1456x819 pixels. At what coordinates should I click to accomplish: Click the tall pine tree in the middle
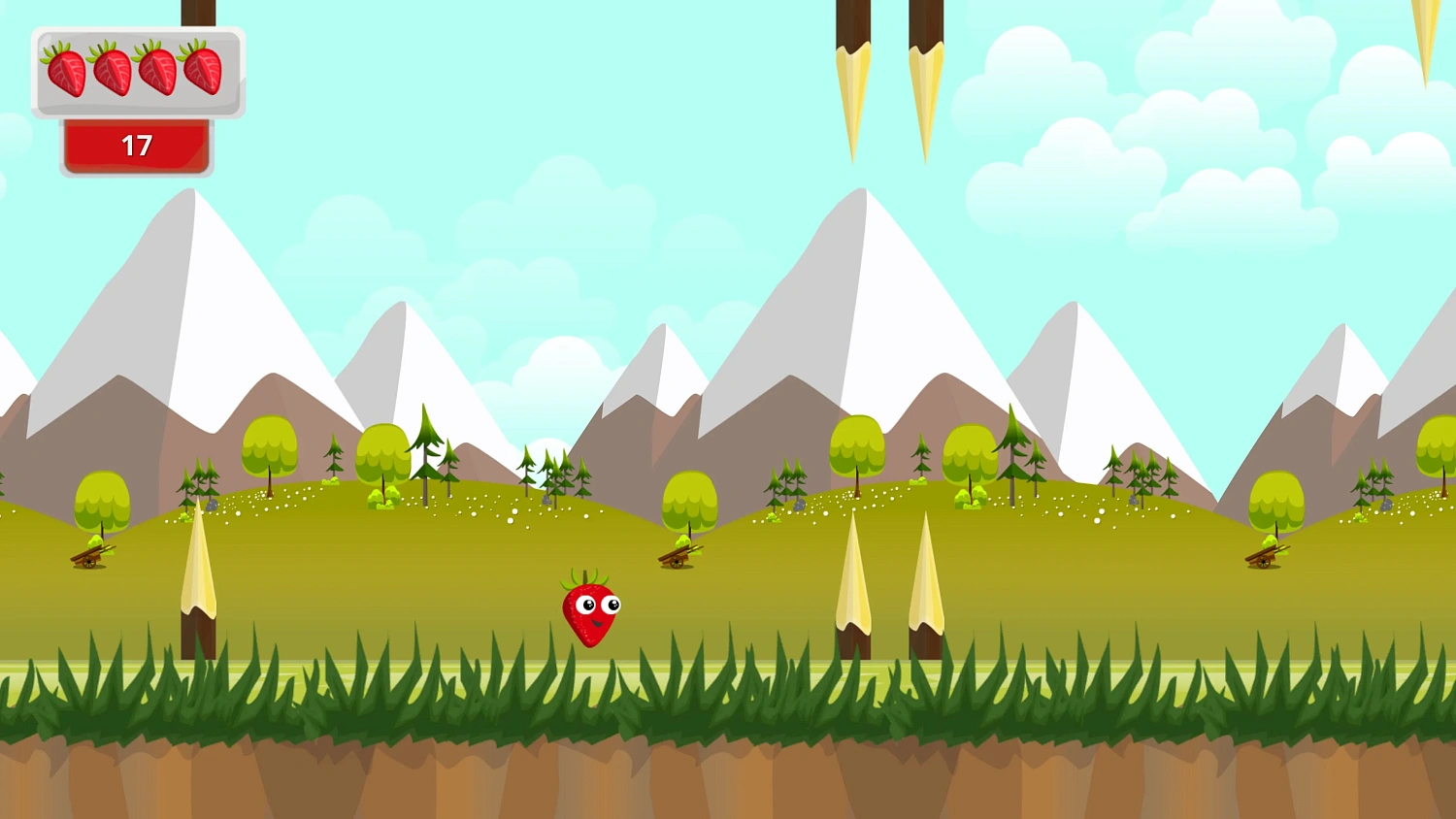[x=427, y=446]
